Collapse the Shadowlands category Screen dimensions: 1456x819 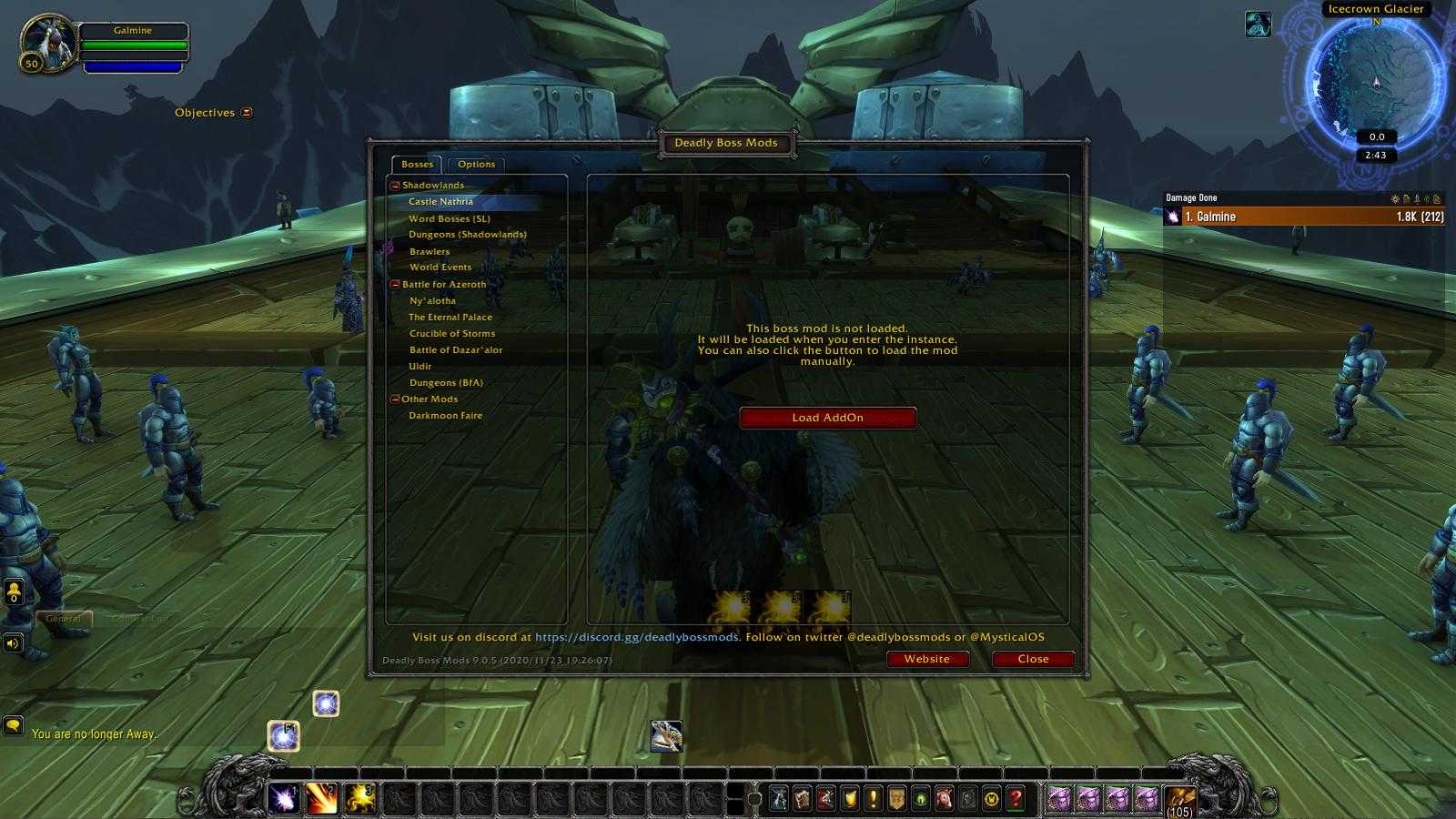point(395,186)
